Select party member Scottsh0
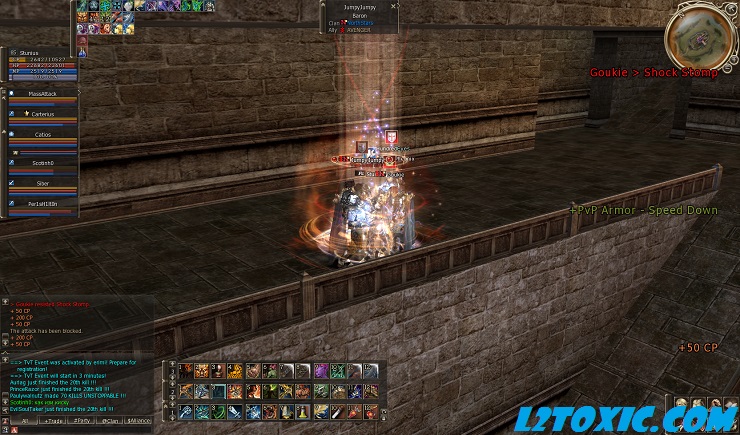This screenshot has height=435, width=740. click(43, 162)
